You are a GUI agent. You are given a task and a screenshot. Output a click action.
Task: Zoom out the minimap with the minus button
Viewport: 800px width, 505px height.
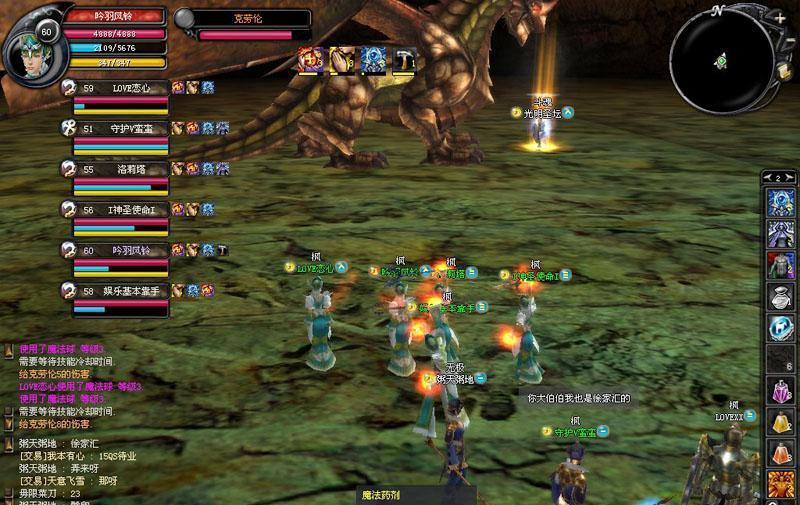point(790,42)
